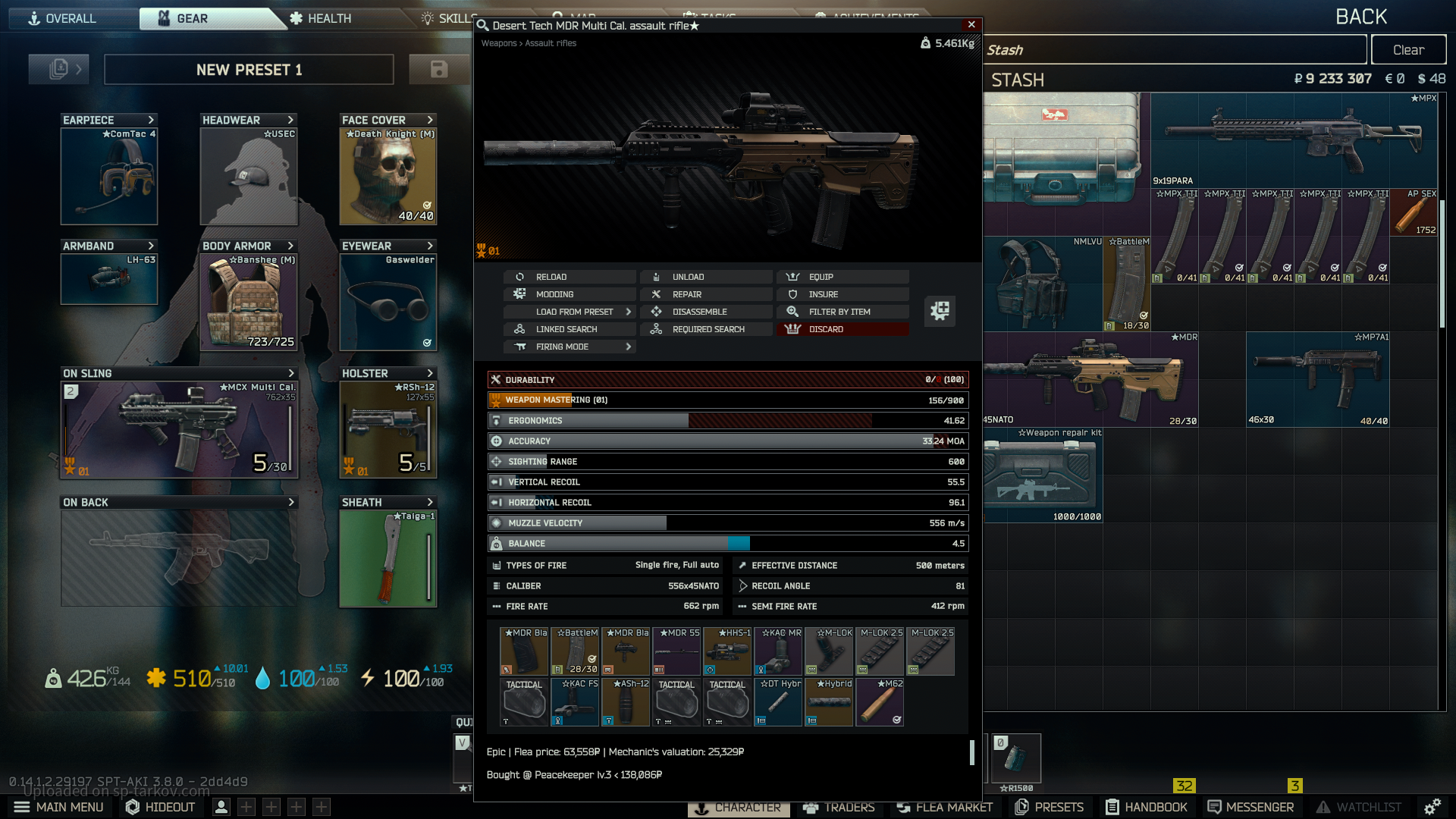Choose the Repair option
The image size is (1456, 819).
(x=705, y=294)
